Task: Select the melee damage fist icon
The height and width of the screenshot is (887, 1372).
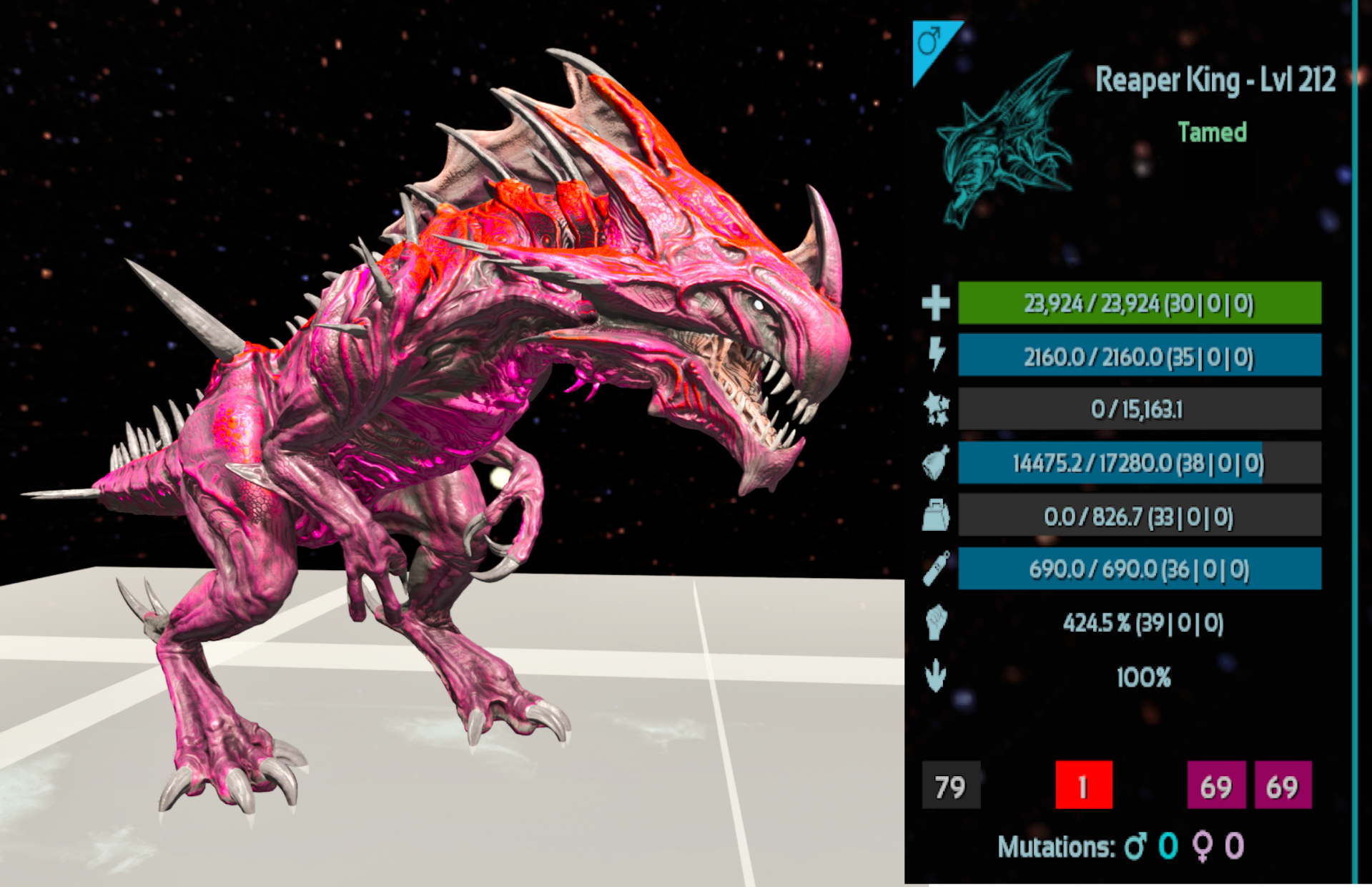Action: (935, 622)
